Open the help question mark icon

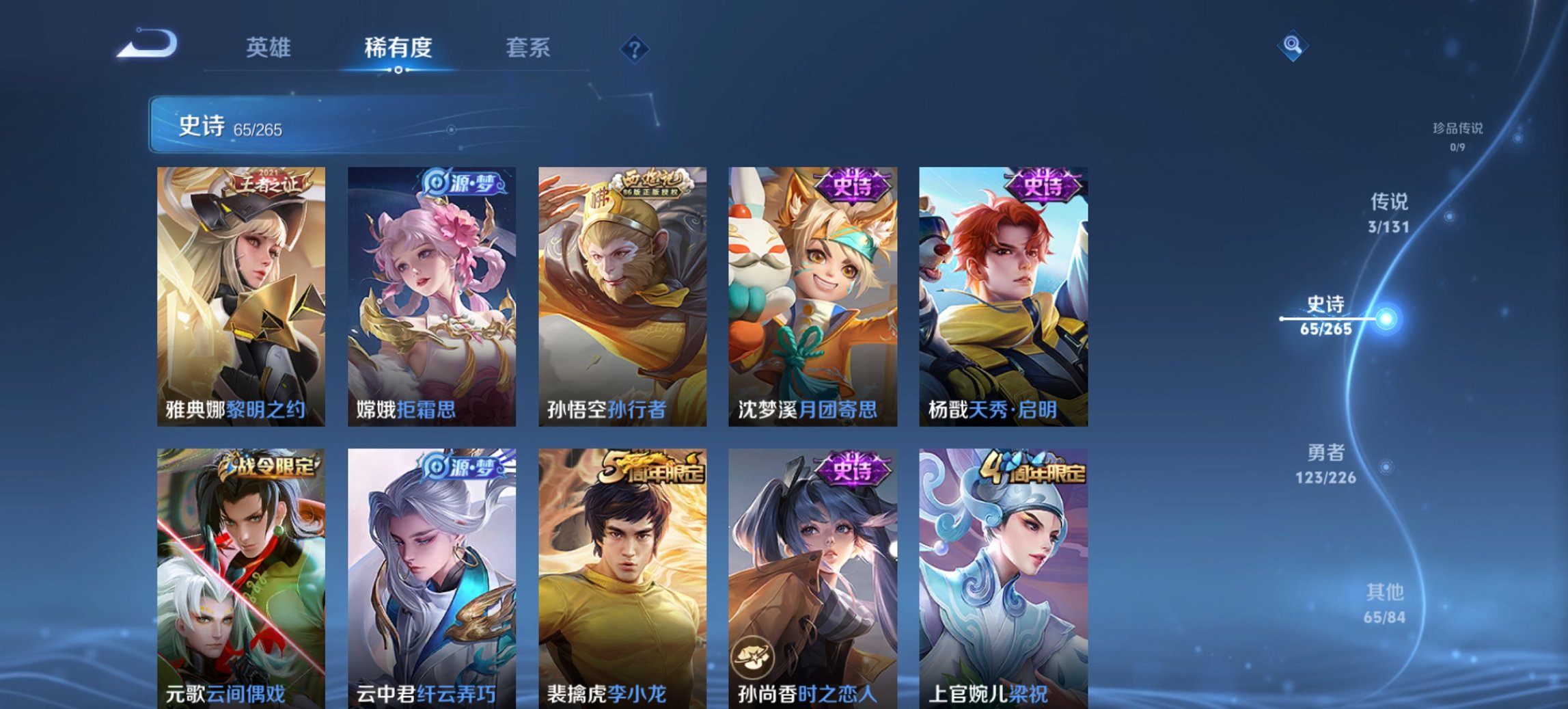[x=635, y=49]
